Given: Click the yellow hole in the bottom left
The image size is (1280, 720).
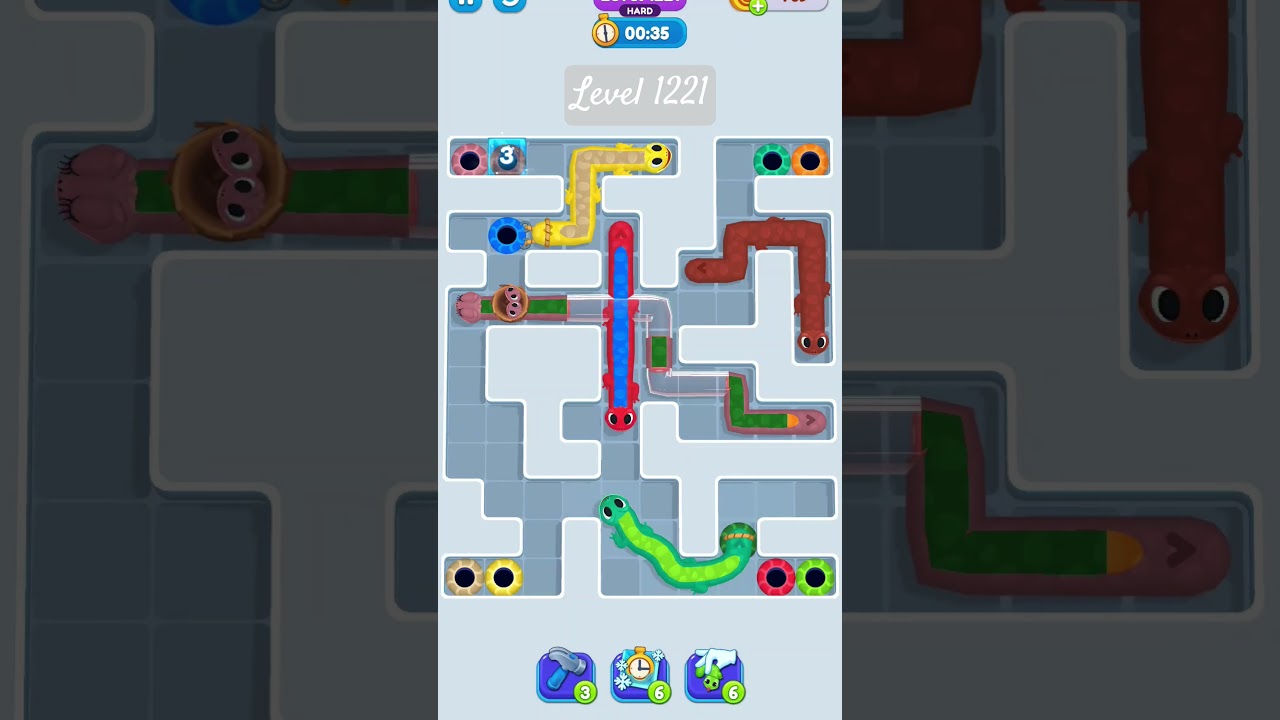Looking at the screenshot, I should coord(503,575).
